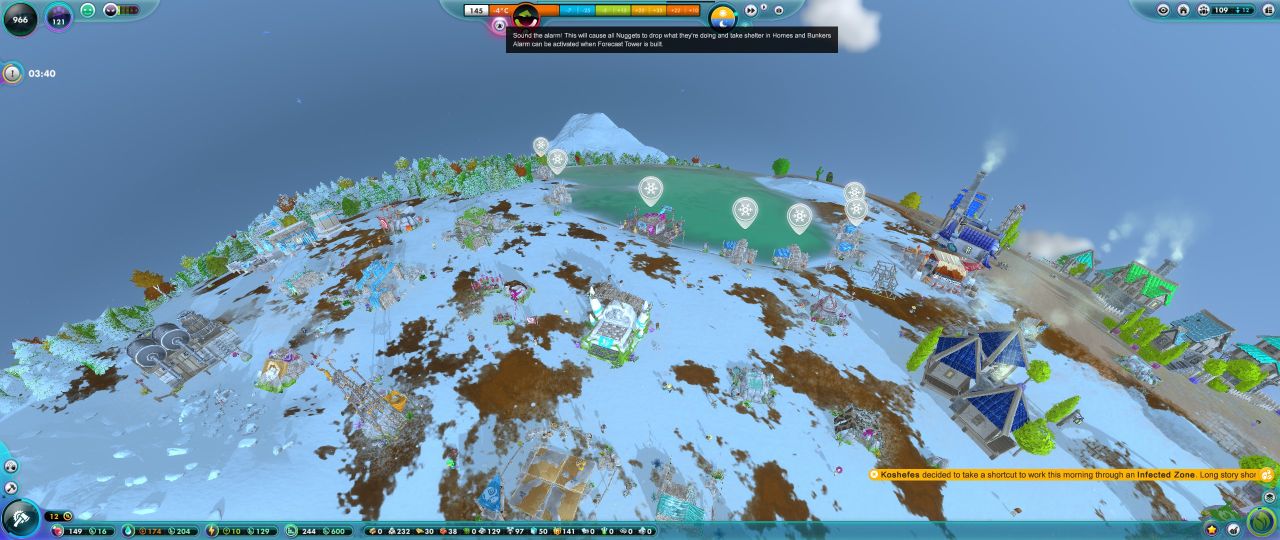Click the green swirl button in corner
Viewport: 1280px width, 540px height.
coord(1263,522)
